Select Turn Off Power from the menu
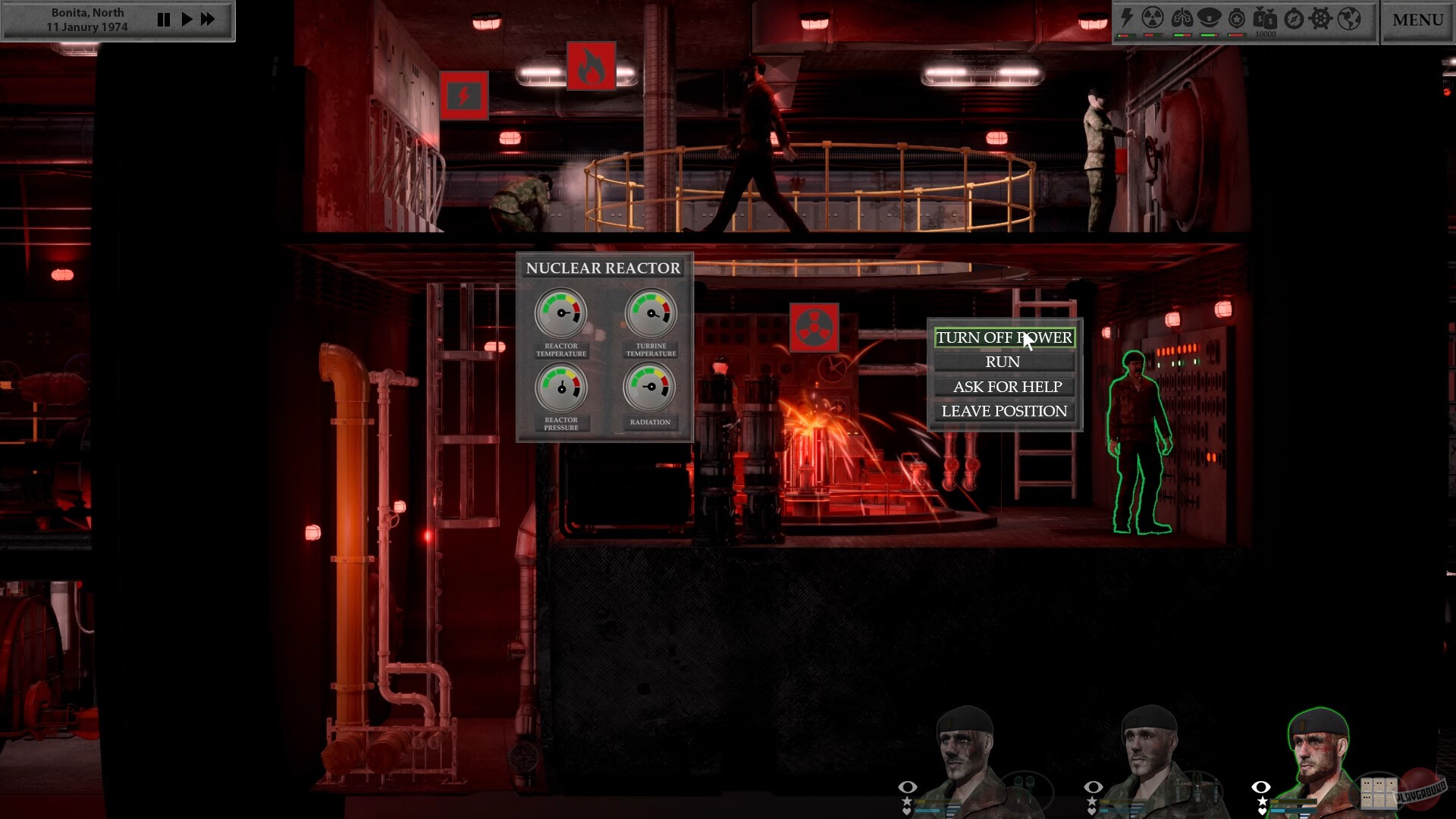 (1003, 337)
